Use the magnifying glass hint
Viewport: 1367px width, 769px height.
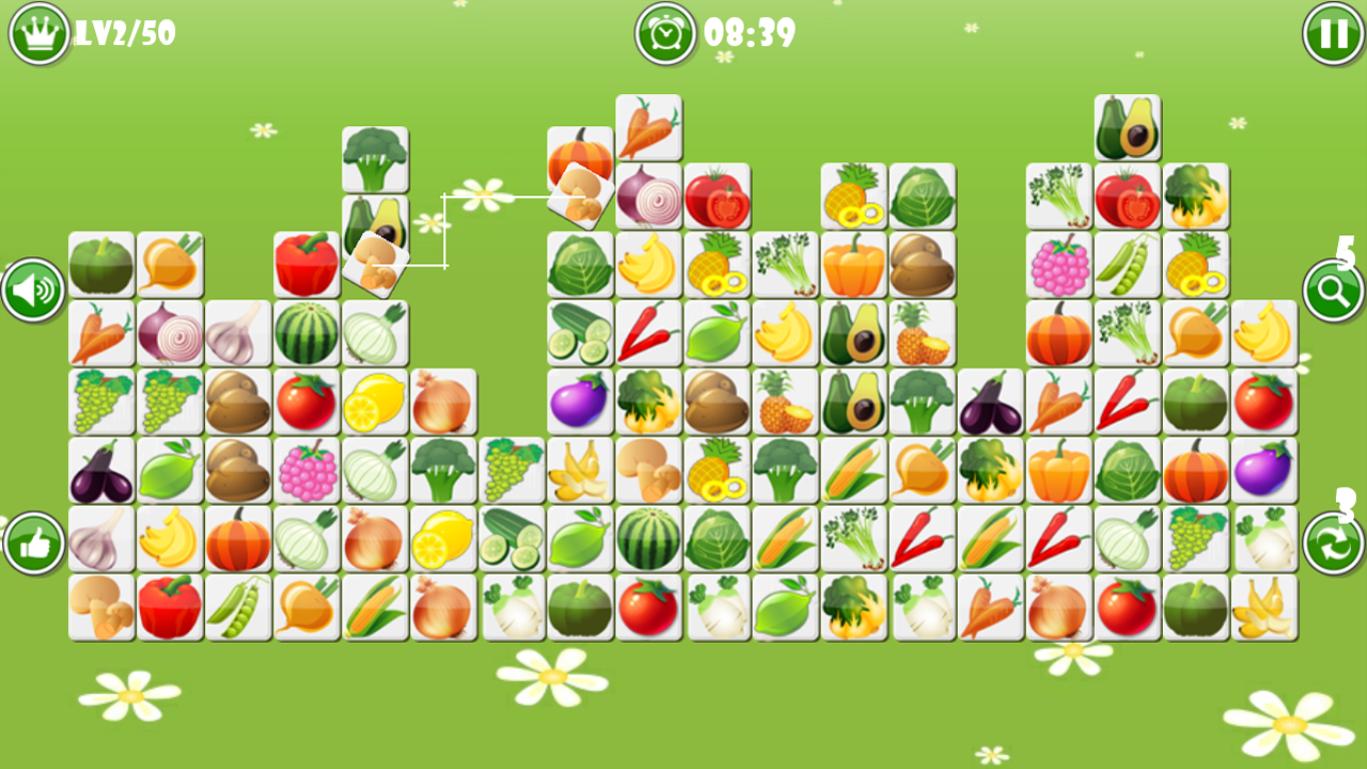click(1333, 290)
